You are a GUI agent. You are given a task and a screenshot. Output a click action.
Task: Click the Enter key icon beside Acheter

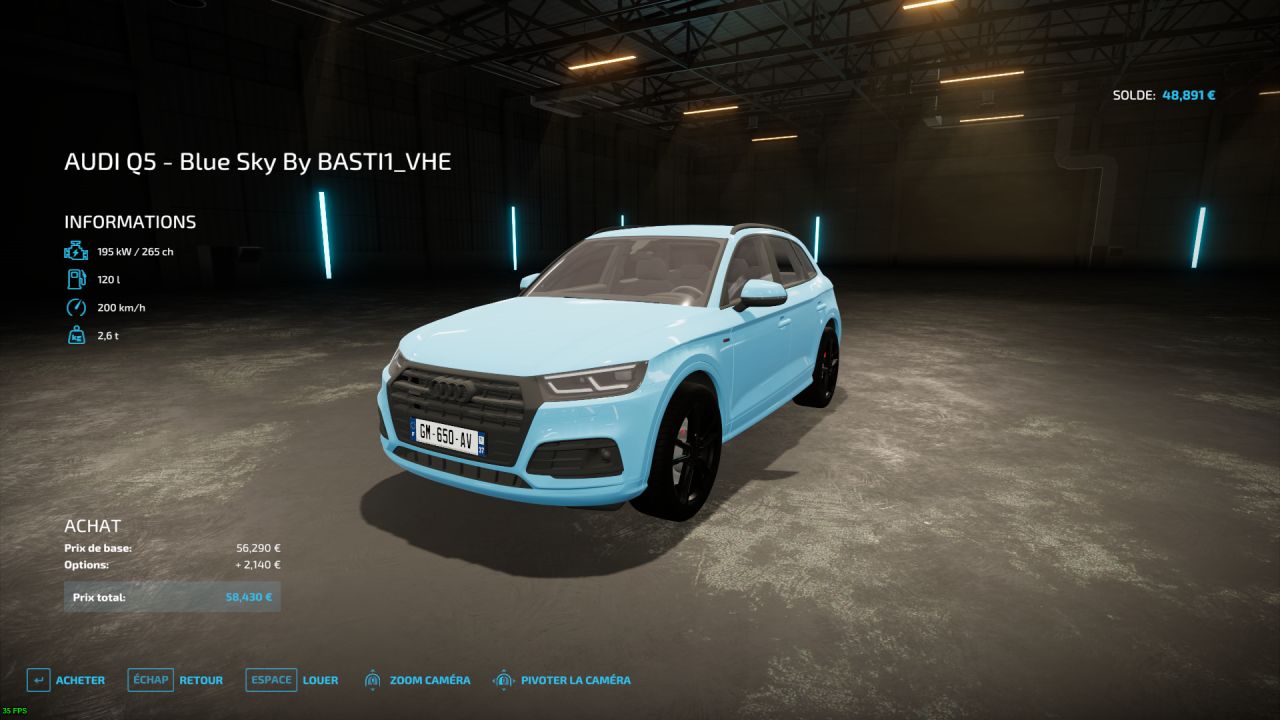(x=38, y=679)
